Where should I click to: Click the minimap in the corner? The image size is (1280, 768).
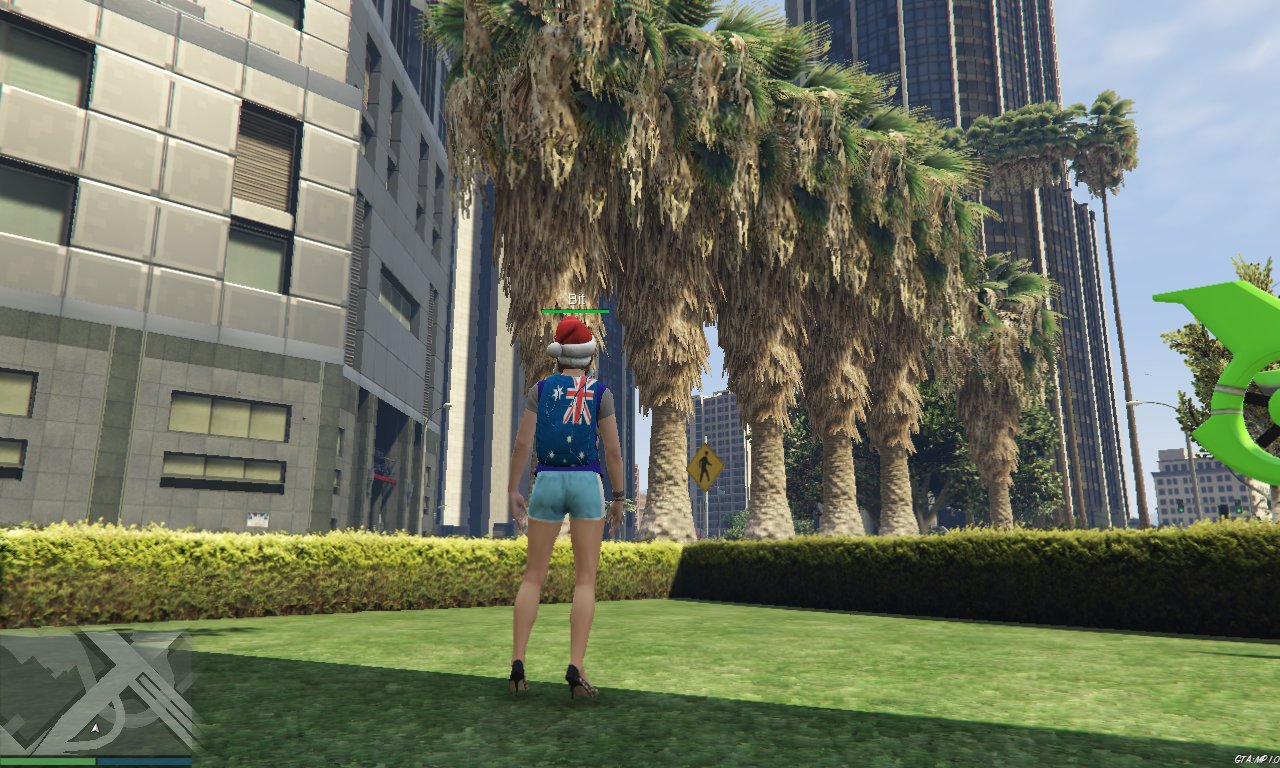click(96, 692)
